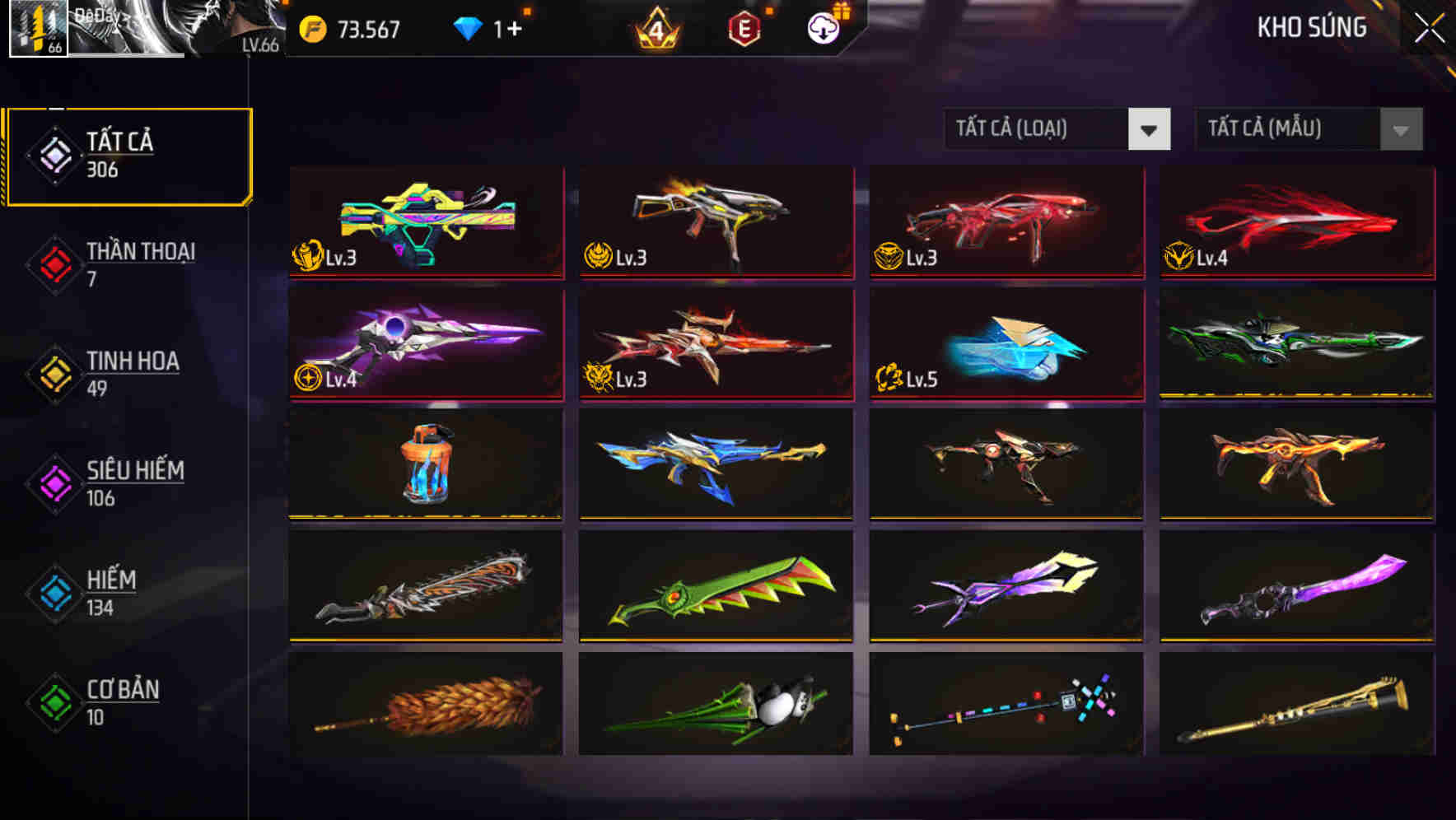
Task: Select the Lv.4 purple spear weapon
Action: tap(425, 343)
